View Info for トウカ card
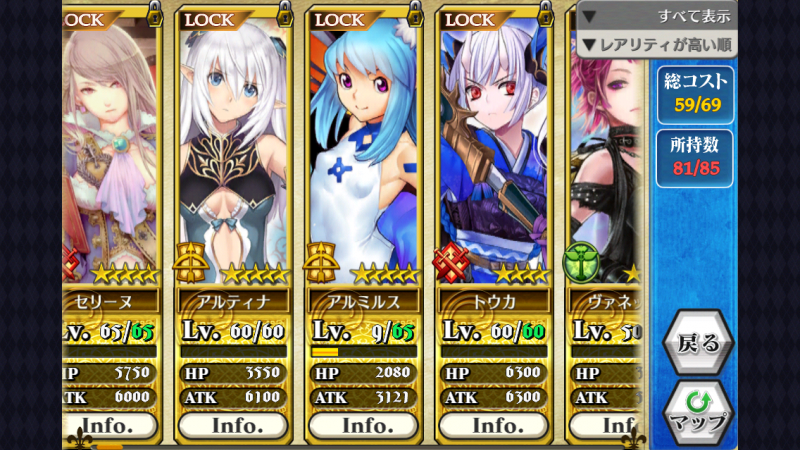 pyautogui.click(x=495, y=425)
